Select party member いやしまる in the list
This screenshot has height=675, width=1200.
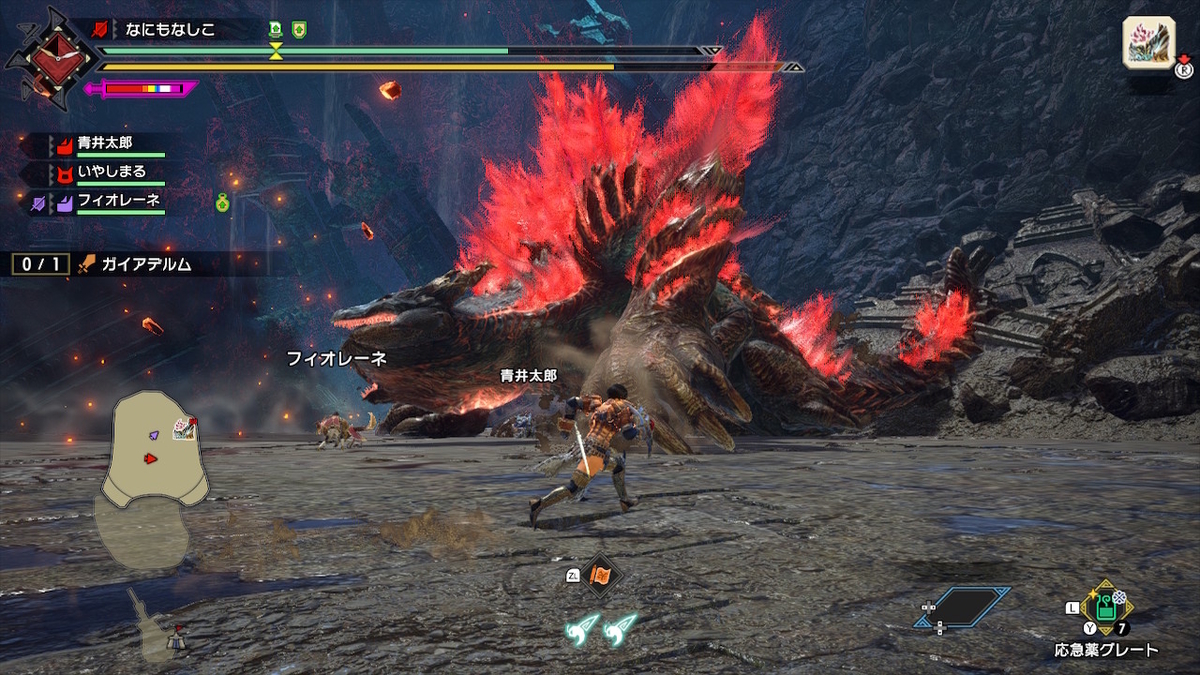click(x=111, y=172)
